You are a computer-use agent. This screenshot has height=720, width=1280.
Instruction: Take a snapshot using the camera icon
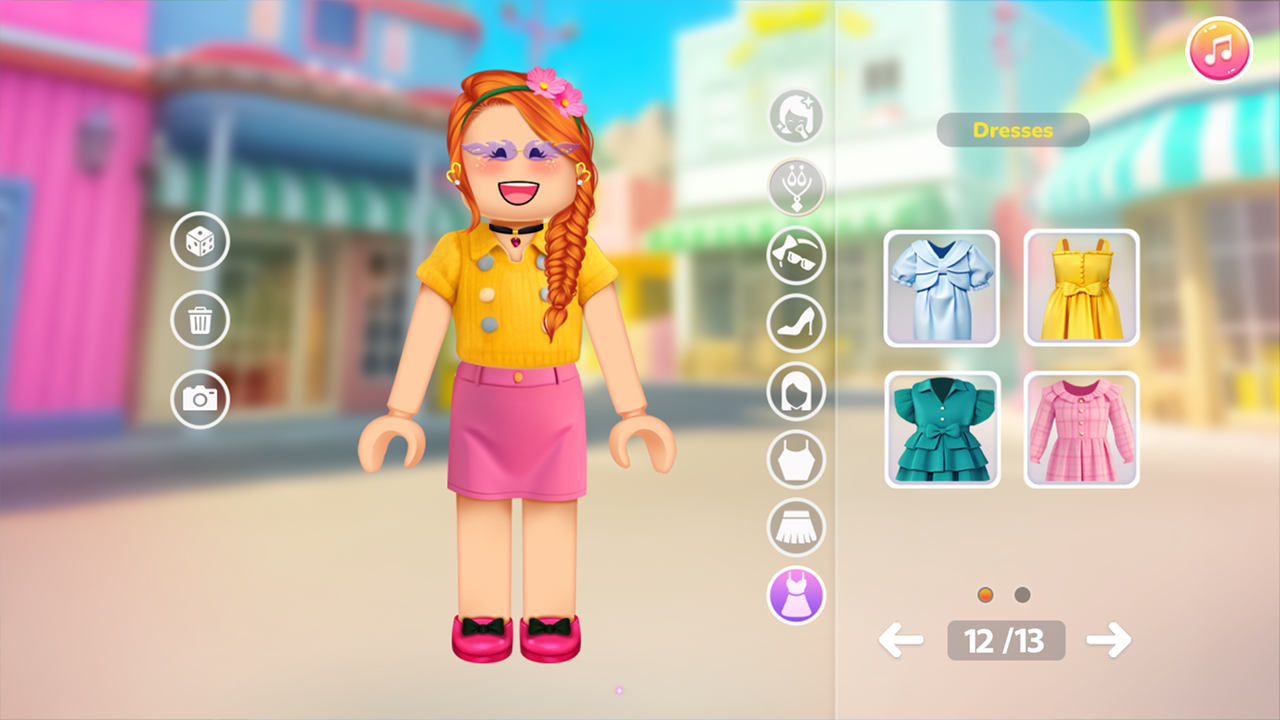click(x=200, y=398)
